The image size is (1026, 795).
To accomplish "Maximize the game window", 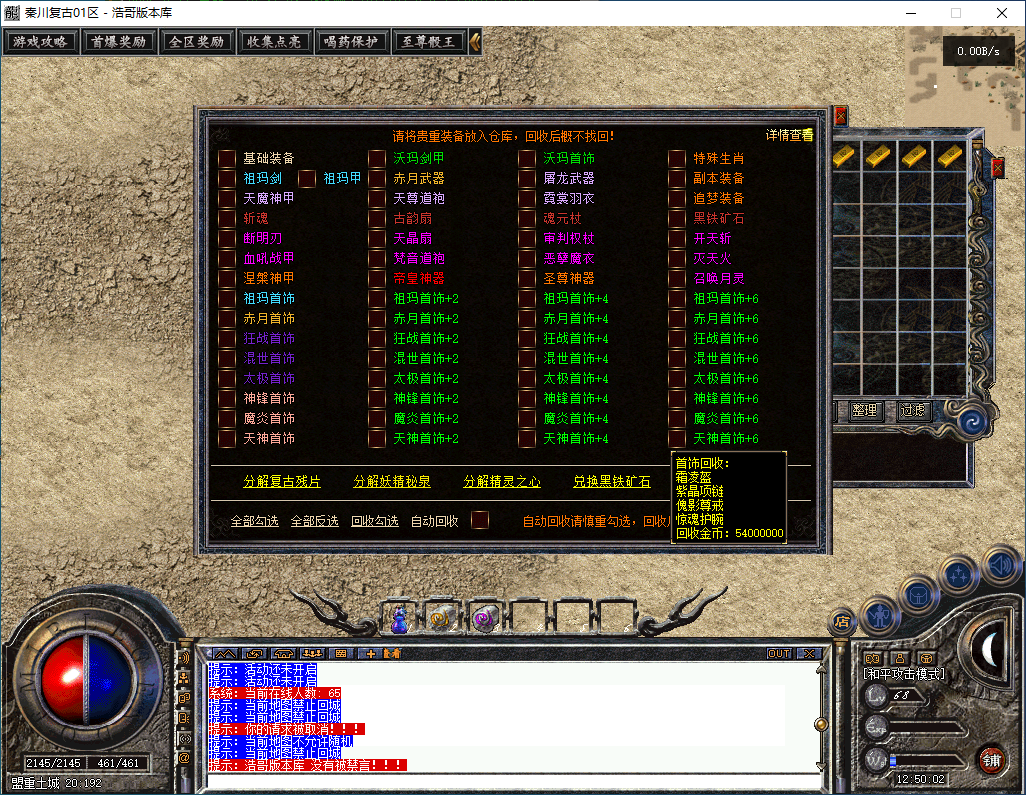I will click(956, 13).
